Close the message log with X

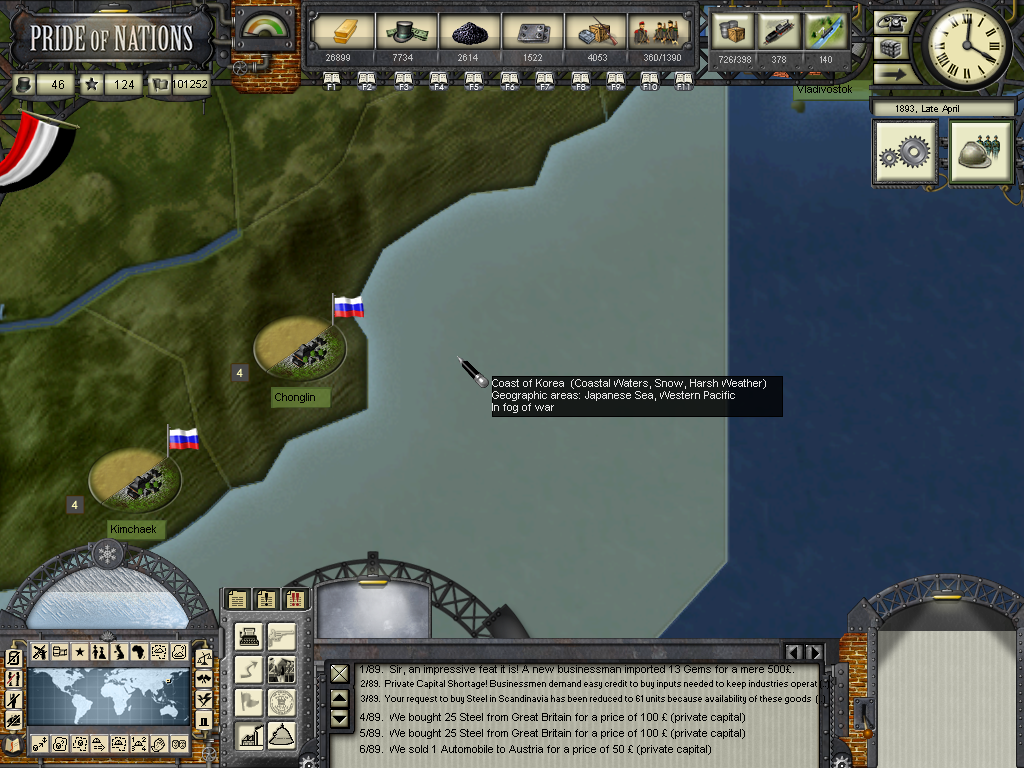(340, 673)
